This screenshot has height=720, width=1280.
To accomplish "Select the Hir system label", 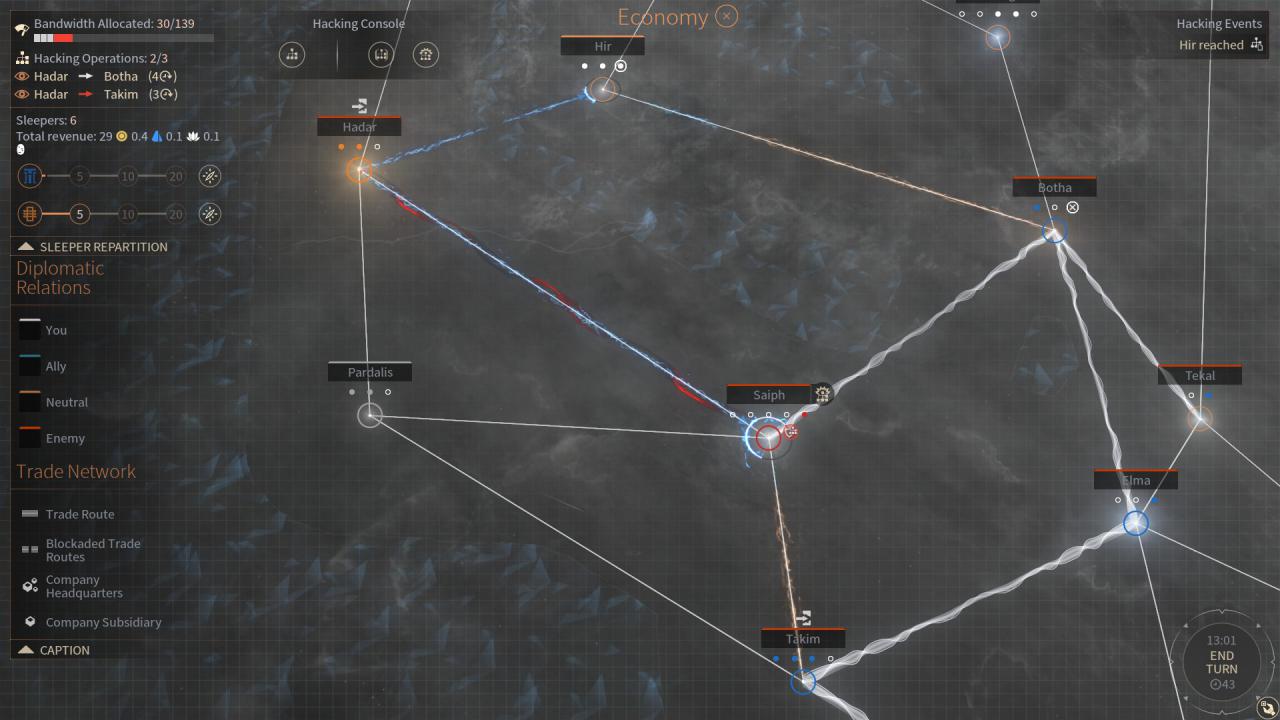I will click(x=602, y=46).
